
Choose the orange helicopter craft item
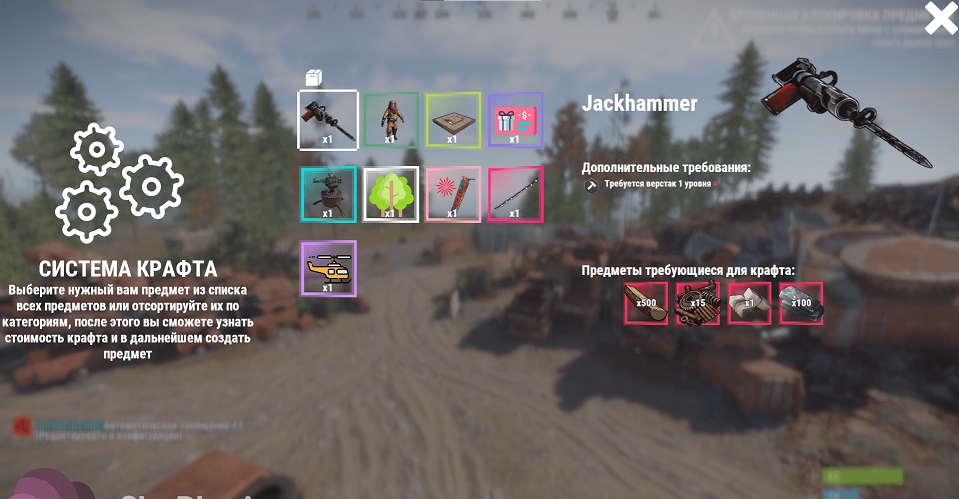tap(328, 268)
